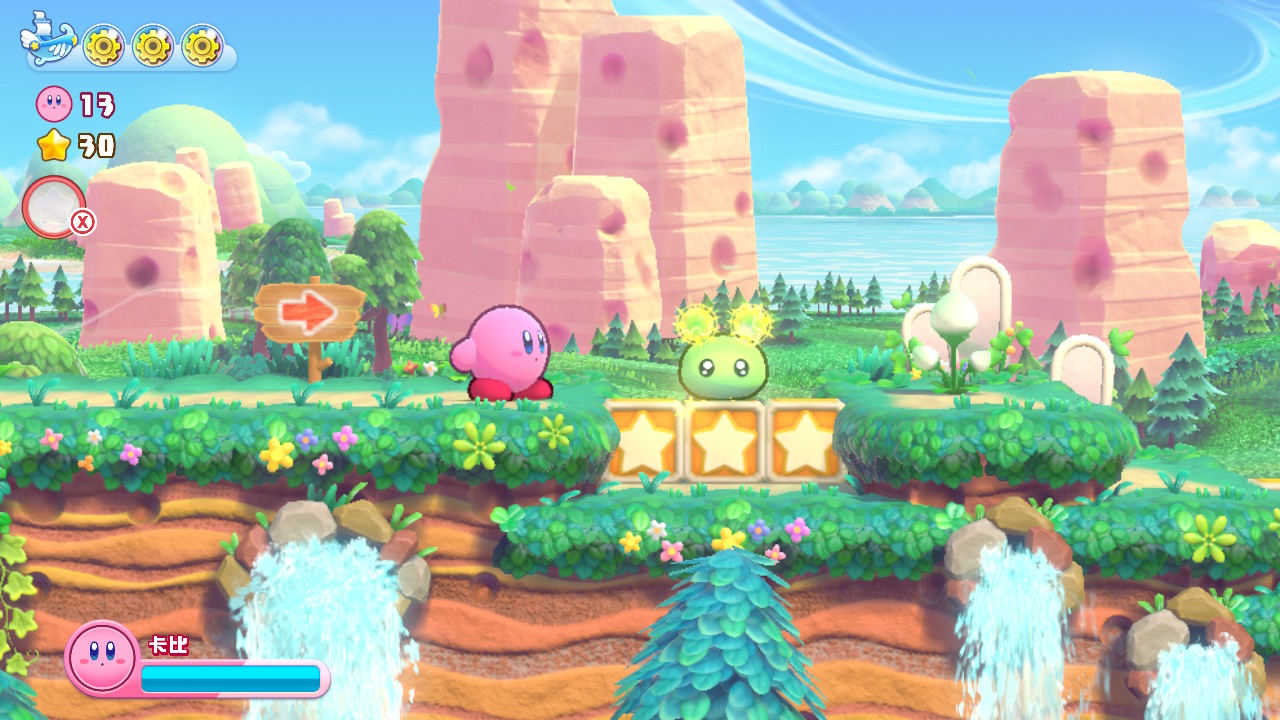Click the yellow point star icon
This screenshot has height=720, width=1280.
[54, 146]
